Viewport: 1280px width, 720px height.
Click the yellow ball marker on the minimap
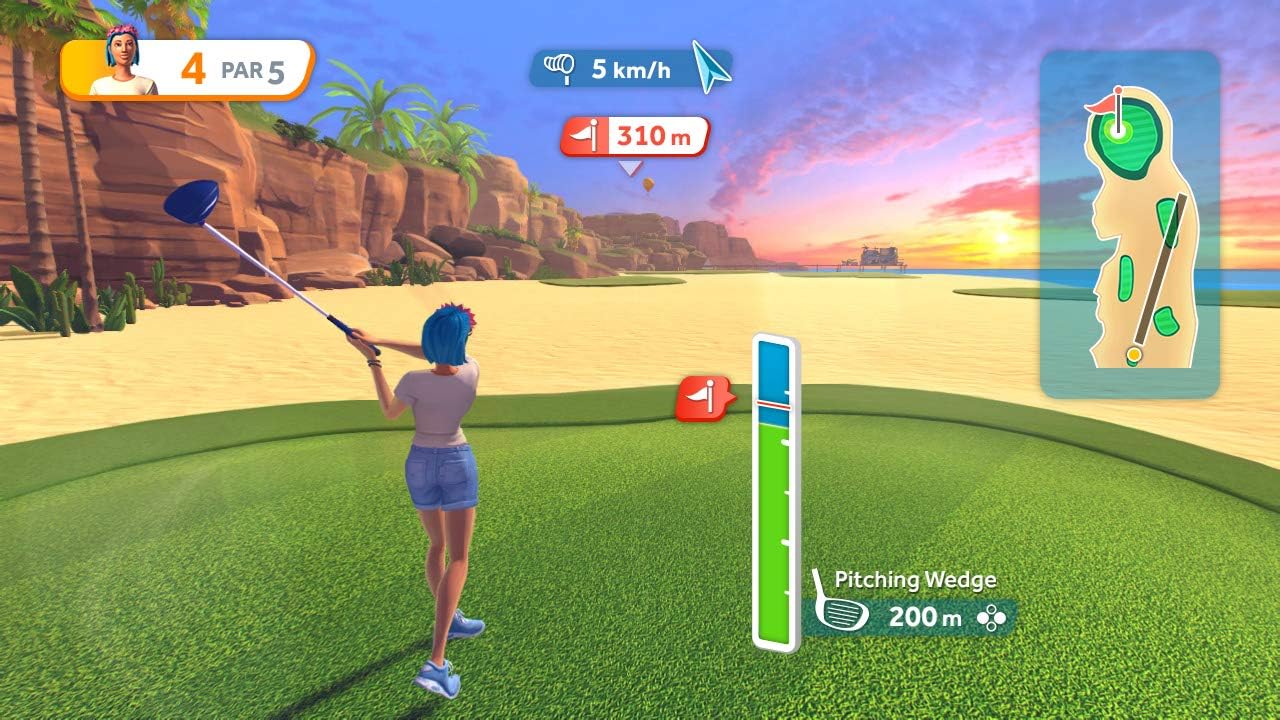1133,352
